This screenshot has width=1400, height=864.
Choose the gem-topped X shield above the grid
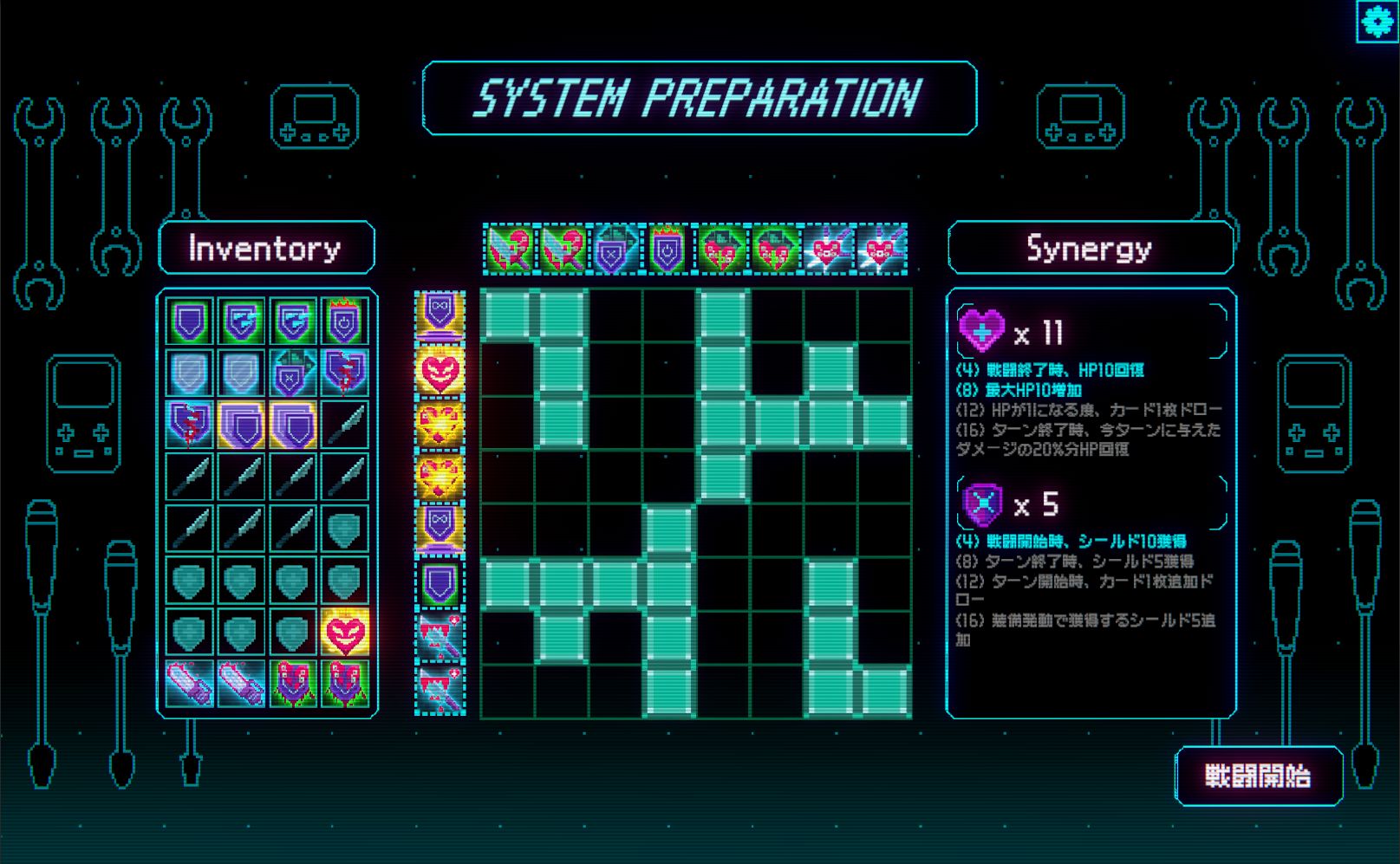615,250
